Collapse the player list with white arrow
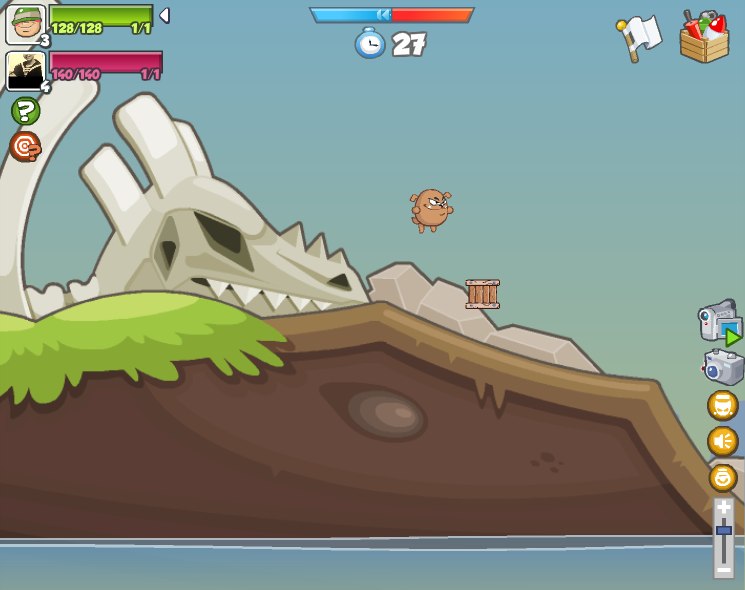The height and width of the screenshot is (590, 745). coord(164,15)
